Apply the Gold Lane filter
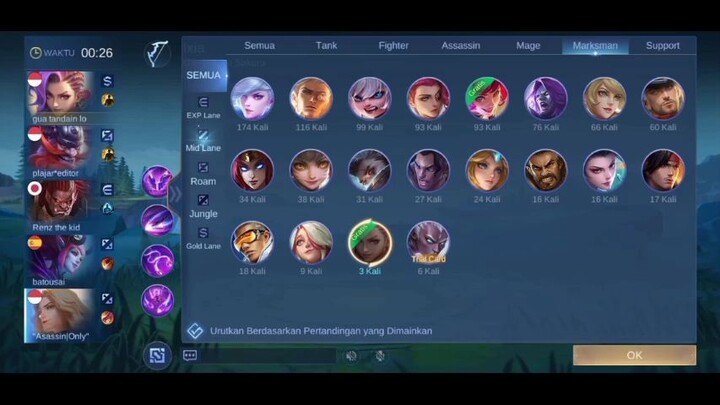 203,238
